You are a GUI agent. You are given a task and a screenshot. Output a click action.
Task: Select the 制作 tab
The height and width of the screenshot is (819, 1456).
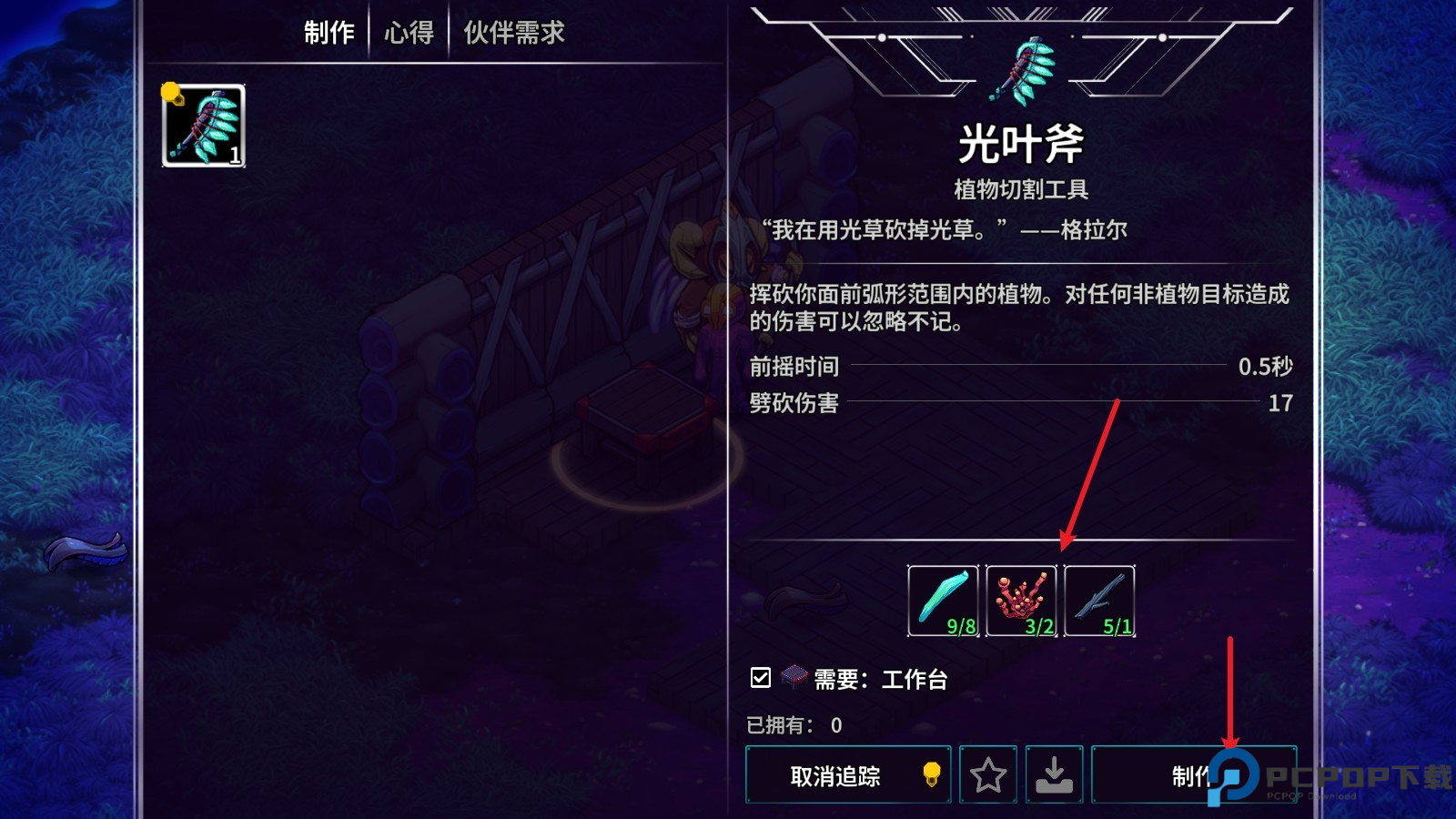click(330, 32)
